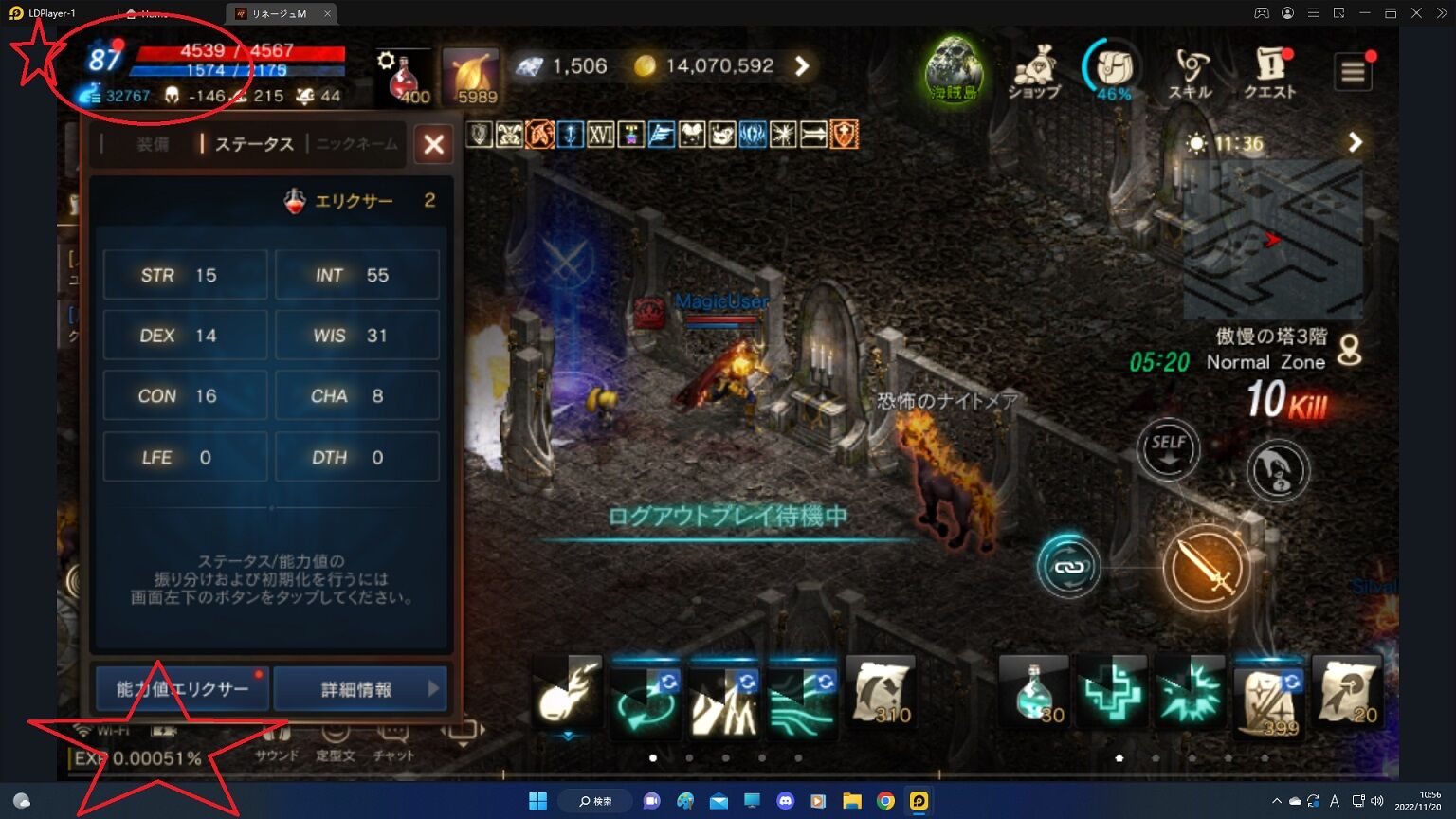The width and height of the screenshot is (1456, 819).
Task: Expand the currency bar arrow
Action: coord(803,65)
